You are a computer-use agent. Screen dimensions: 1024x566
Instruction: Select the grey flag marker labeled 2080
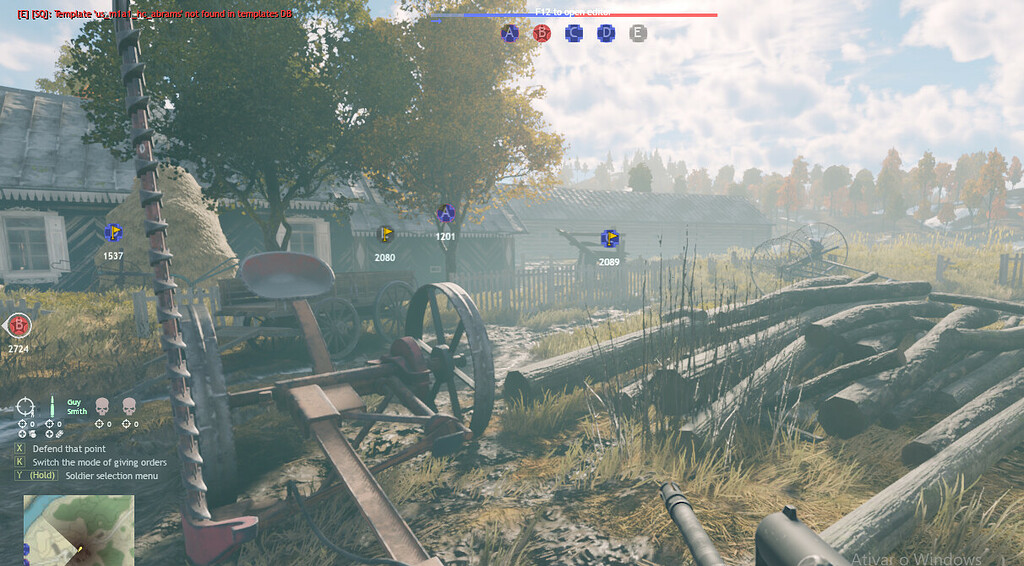coord(385,235)
